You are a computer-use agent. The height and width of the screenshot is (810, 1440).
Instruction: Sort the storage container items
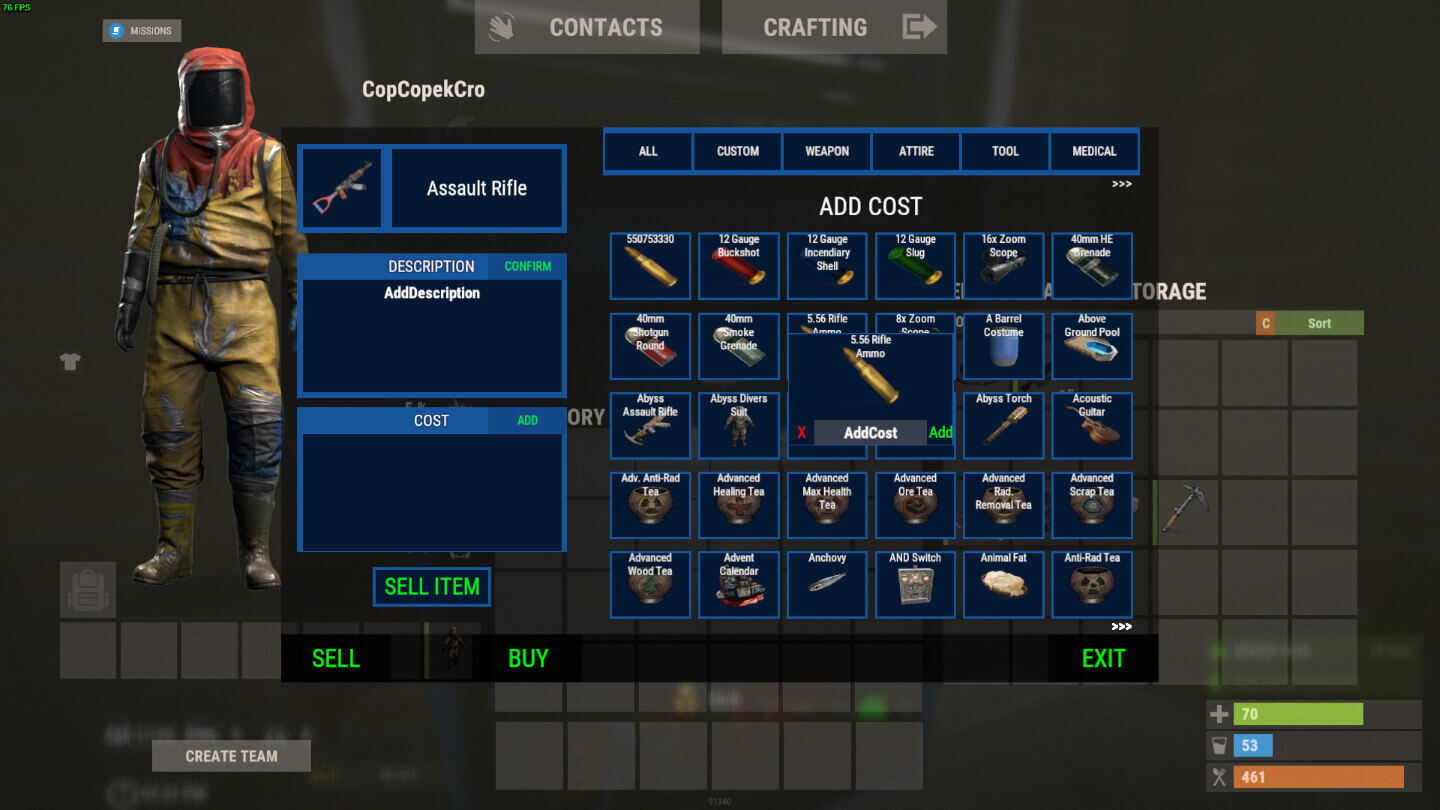(1319, 323)
